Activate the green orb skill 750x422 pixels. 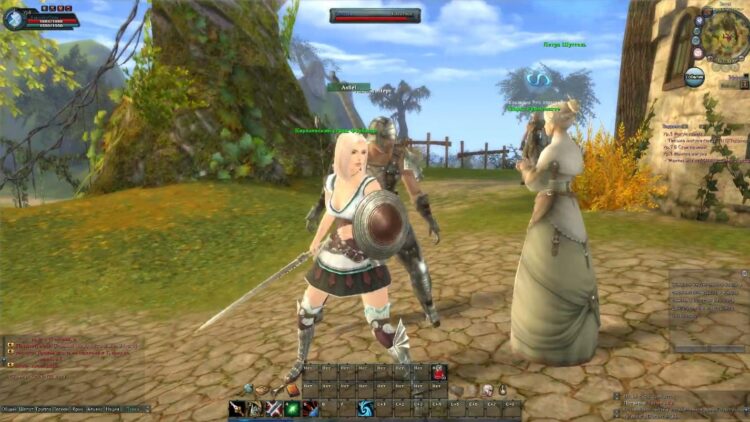click(x=292, y=408)
